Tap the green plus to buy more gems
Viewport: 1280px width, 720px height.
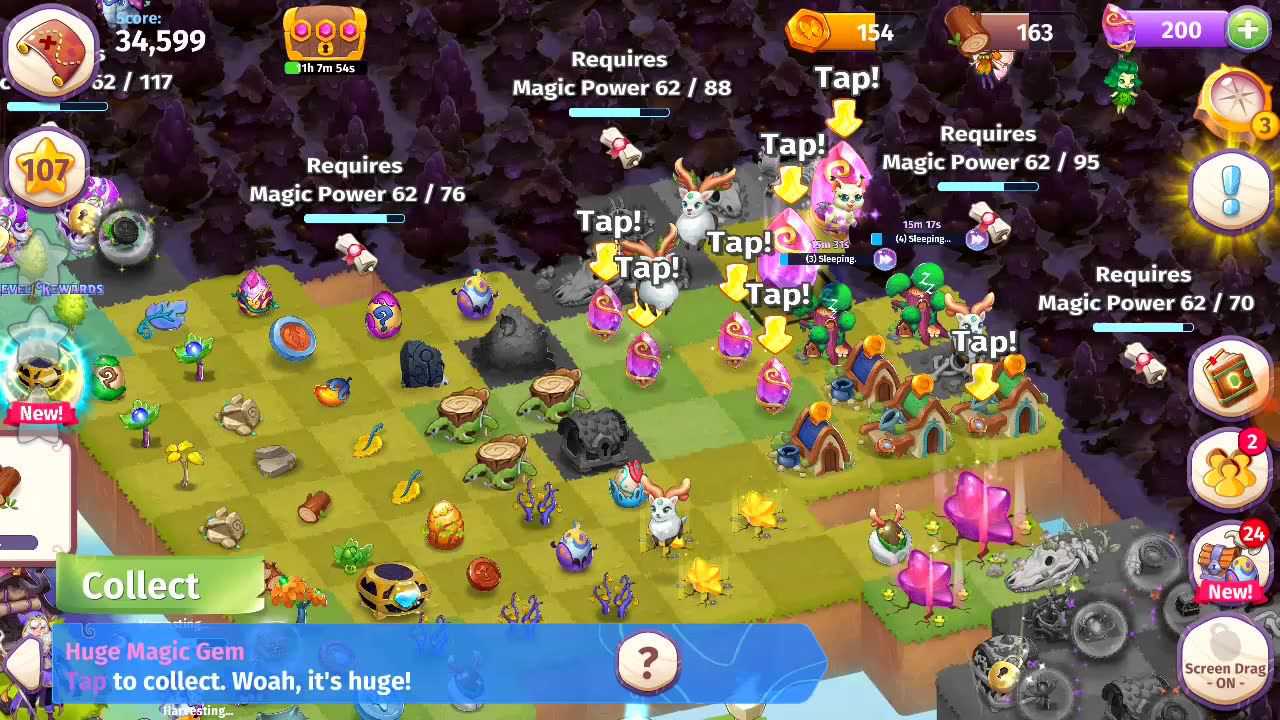pyautogui.click(x=1247, y=30)
